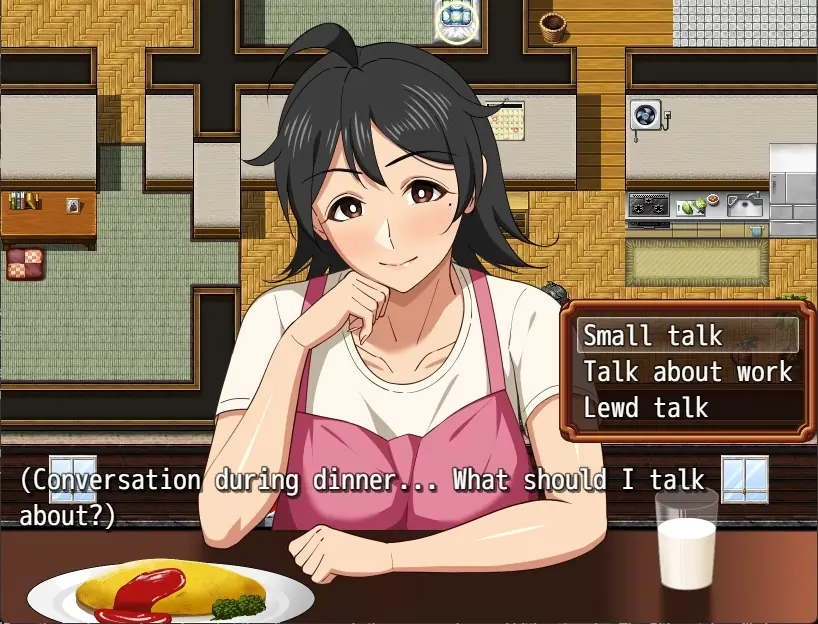Screen dimensions: 818x624
Task: Pick the "Lewd talk" choice
Action: 647,408
